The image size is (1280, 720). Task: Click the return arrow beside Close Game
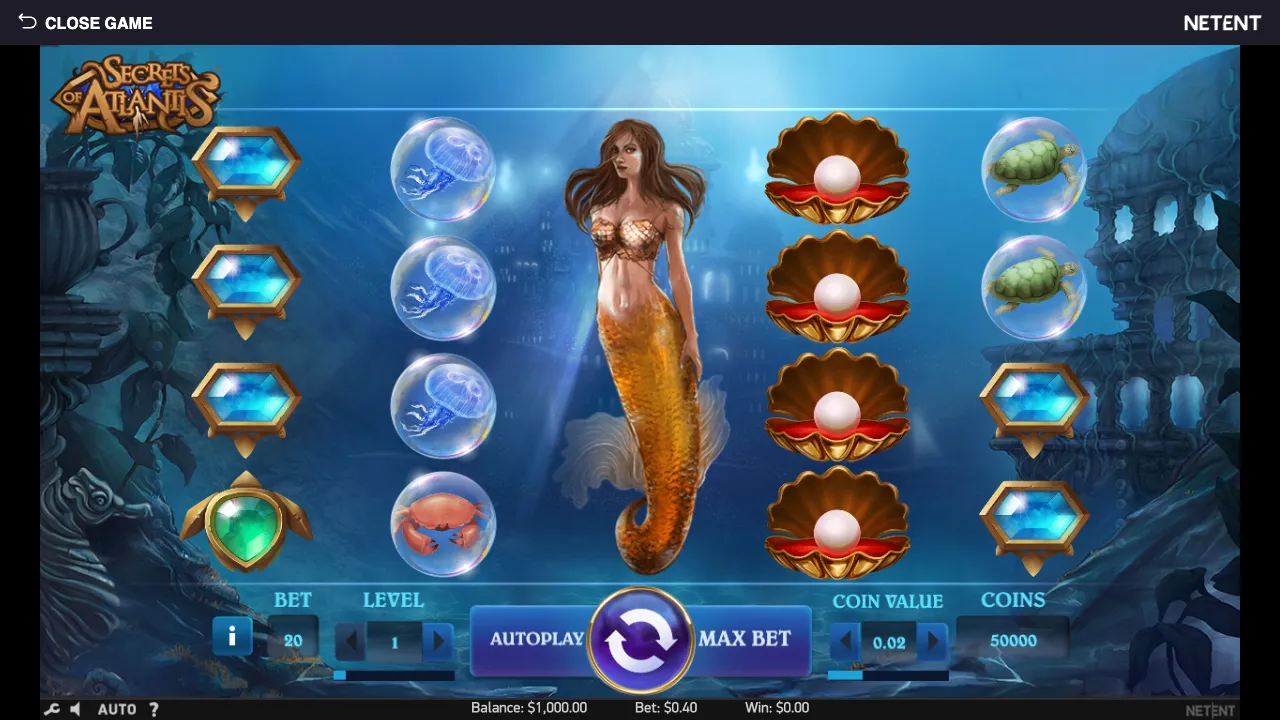pos(26,22)
